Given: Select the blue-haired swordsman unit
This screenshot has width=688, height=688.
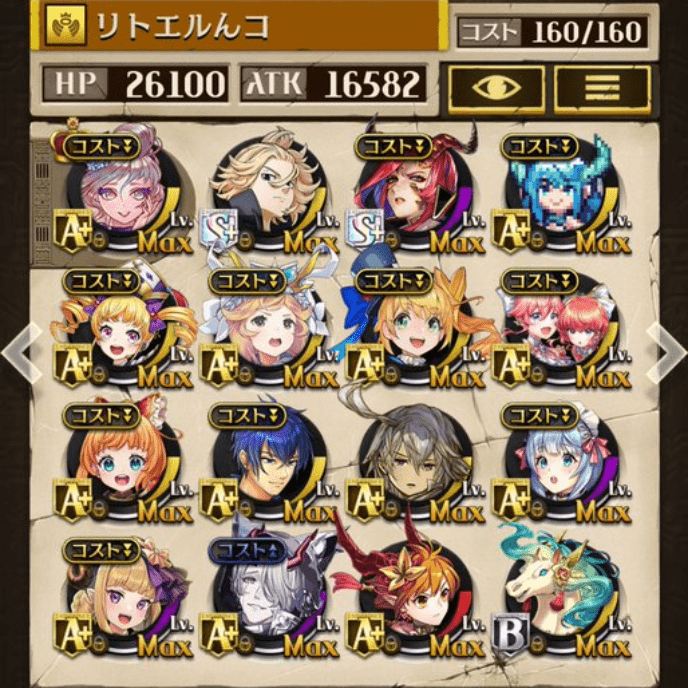Looking at the screenshot, I should click(x=268, y=460).
